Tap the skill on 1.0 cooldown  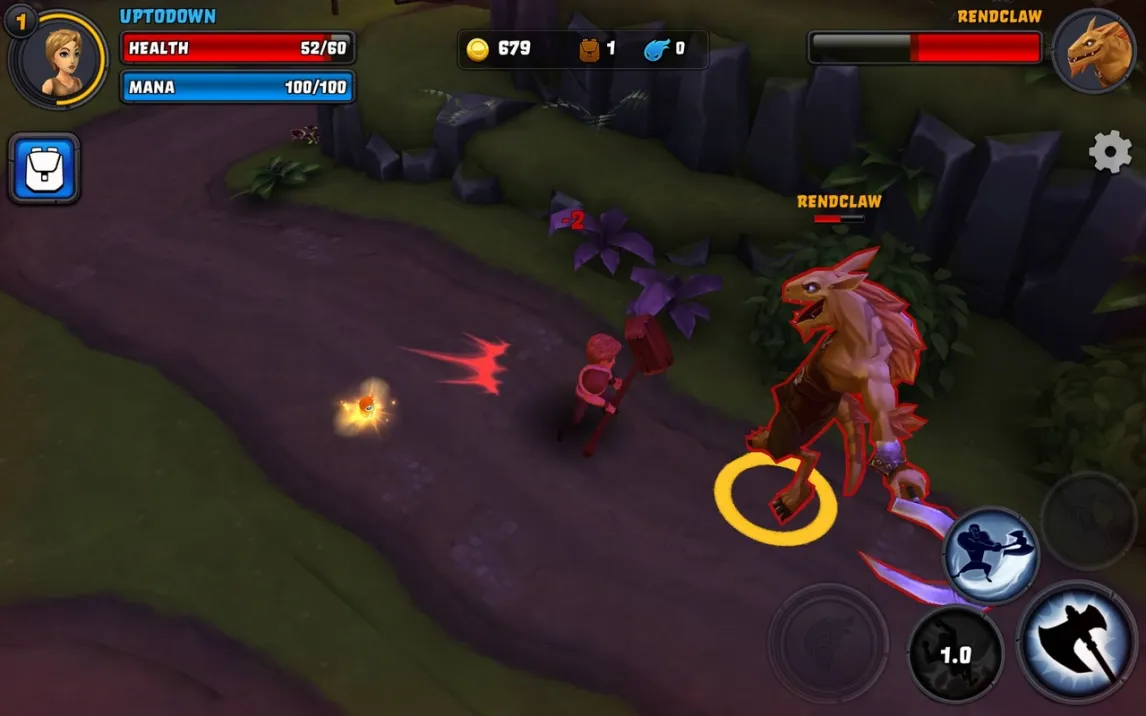click(x=955, y=654)
